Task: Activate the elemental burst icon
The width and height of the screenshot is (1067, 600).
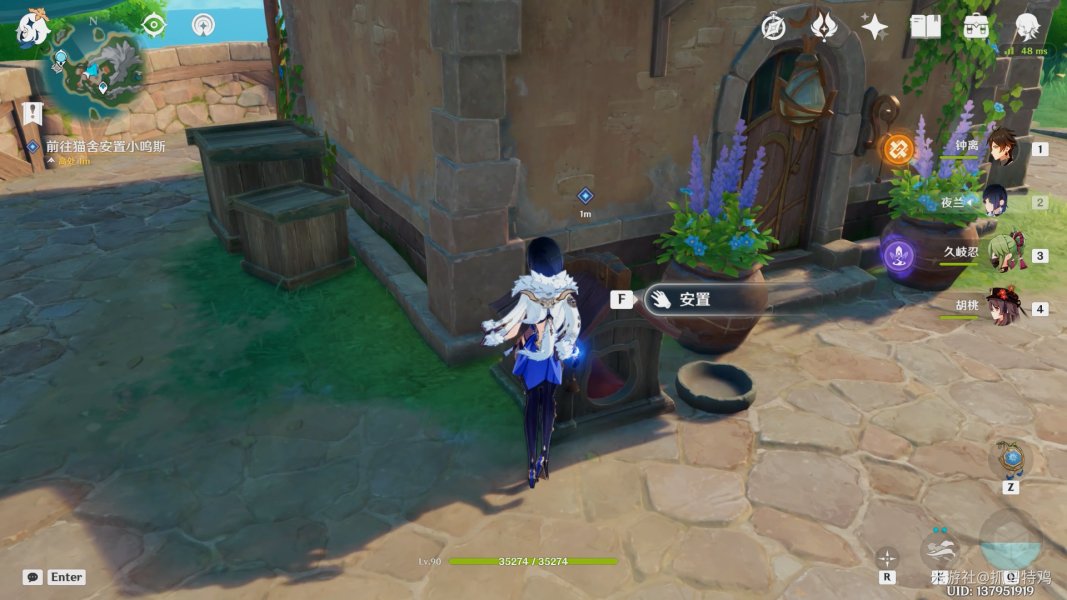Action: click(x=1010, y=542)
